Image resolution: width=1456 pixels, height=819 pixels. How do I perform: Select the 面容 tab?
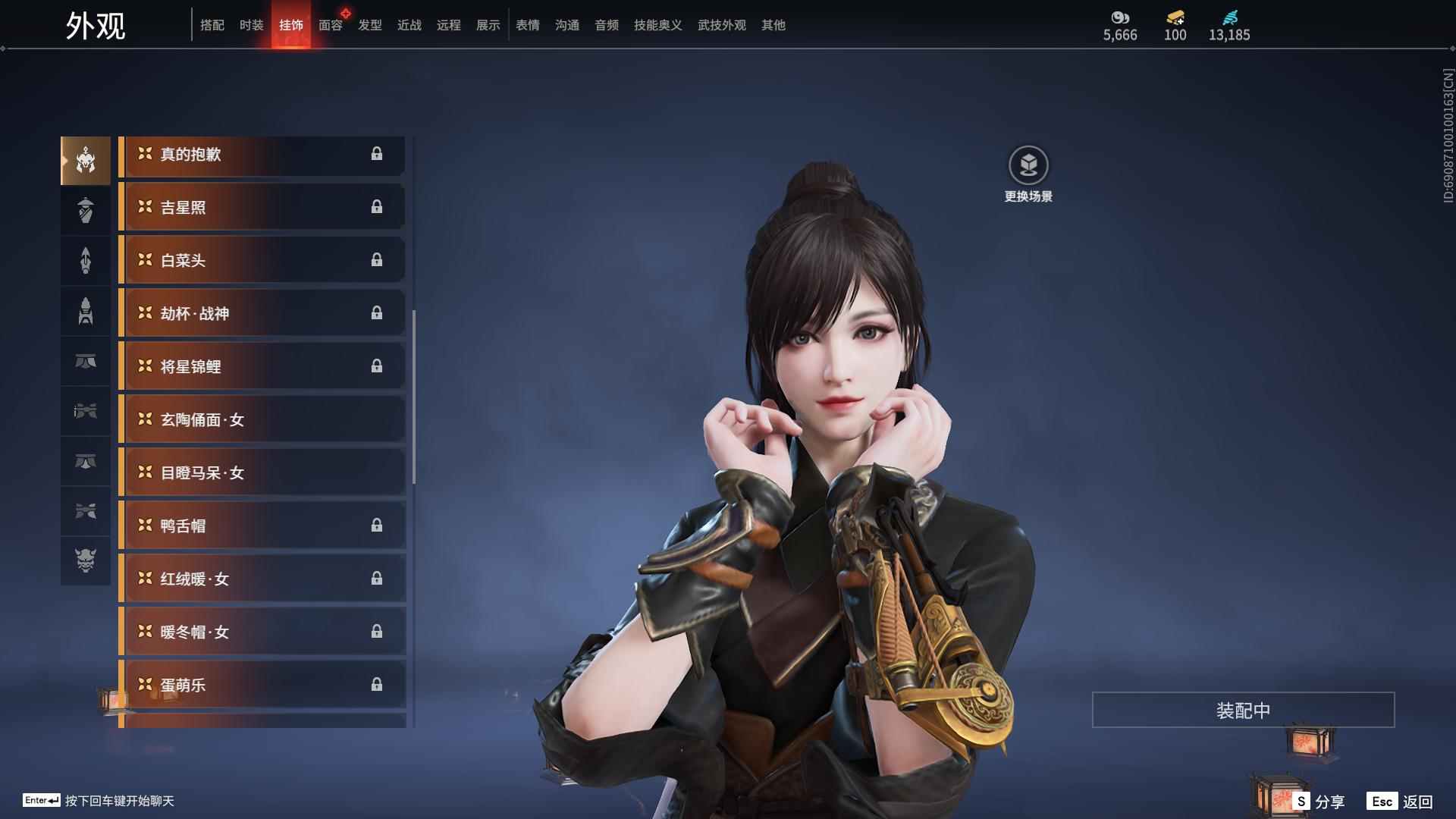click(330, 25)
